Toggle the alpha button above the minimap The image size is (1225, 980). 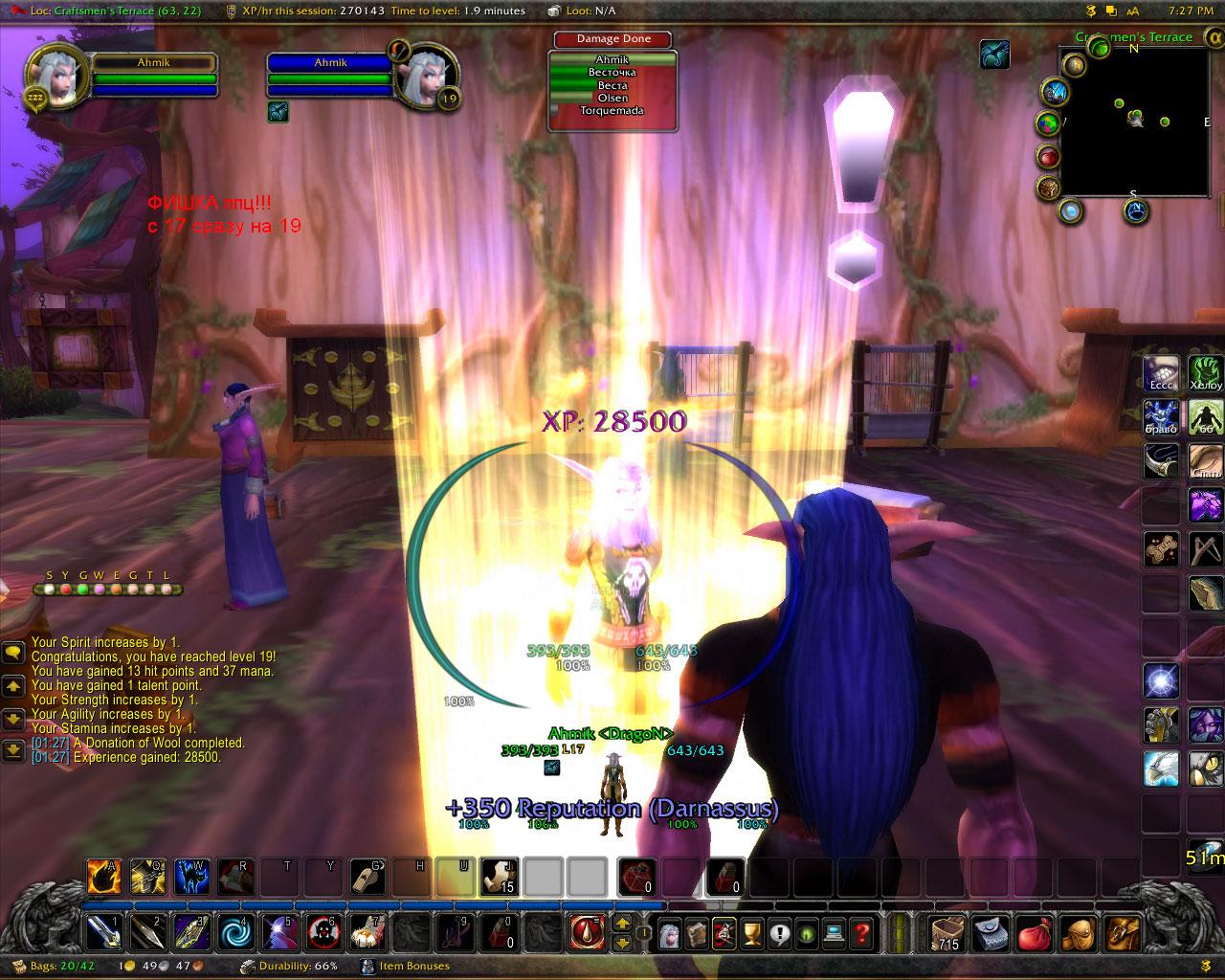pyautogui.click(x=1210, y=38)
